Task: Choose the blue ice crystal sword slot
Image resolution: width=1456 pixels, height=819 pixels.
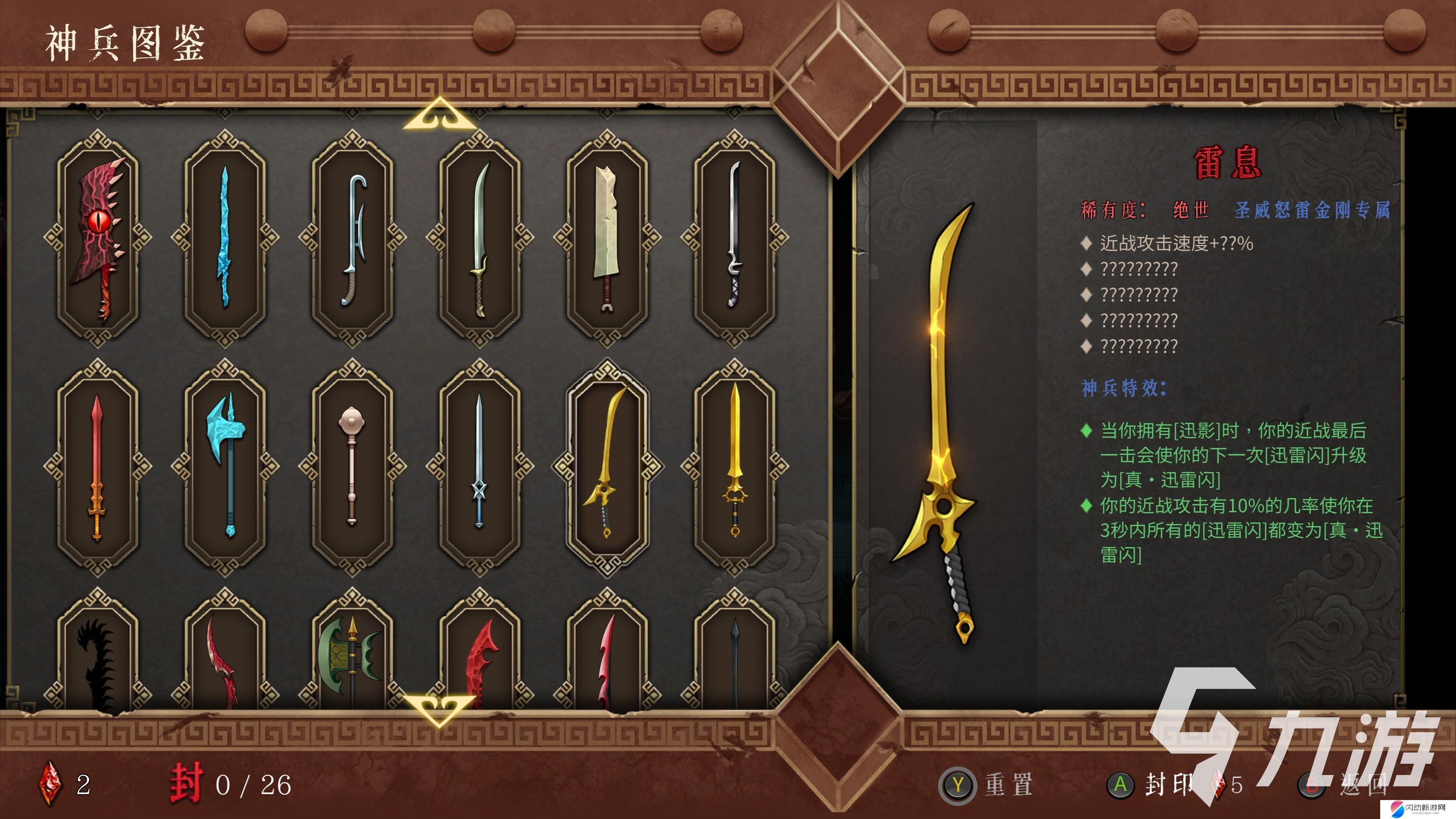Action: (x=225, y=238)
